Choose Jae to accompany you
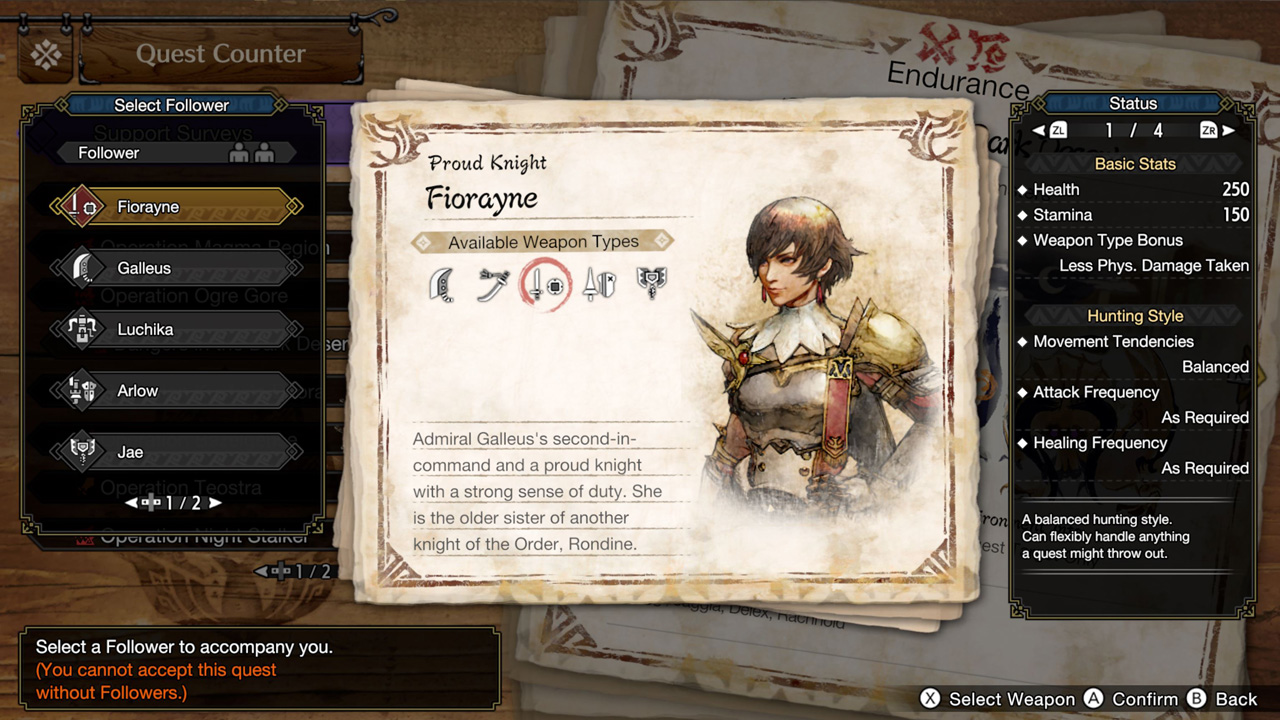 [x=175, y=452]
